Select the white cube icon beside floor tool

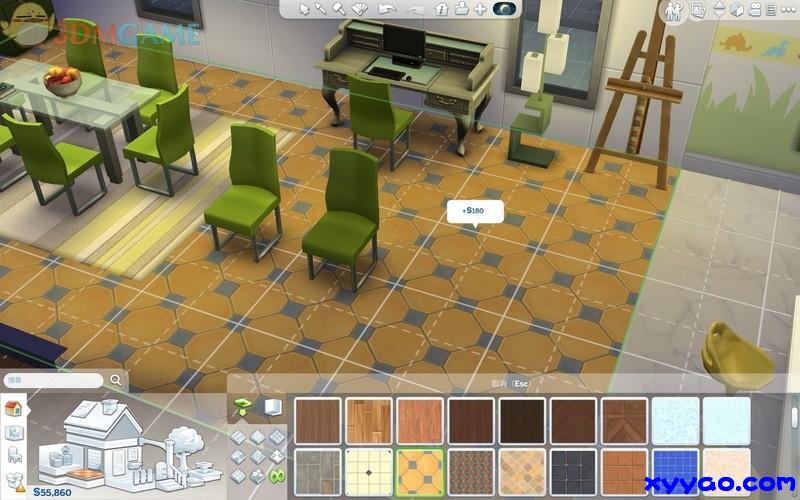pos(272,406)
